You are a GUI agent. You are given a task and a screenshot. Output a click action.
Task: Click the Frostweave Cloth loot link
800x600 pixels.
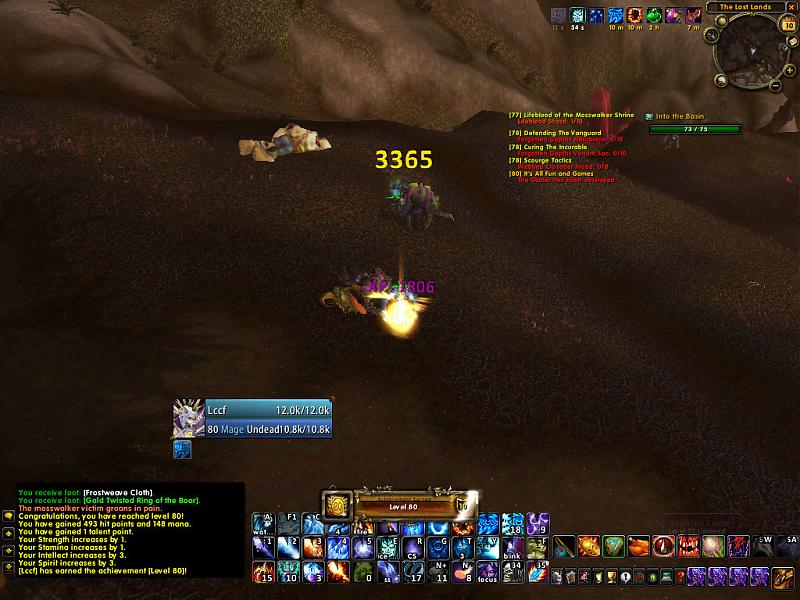point(117,493)
